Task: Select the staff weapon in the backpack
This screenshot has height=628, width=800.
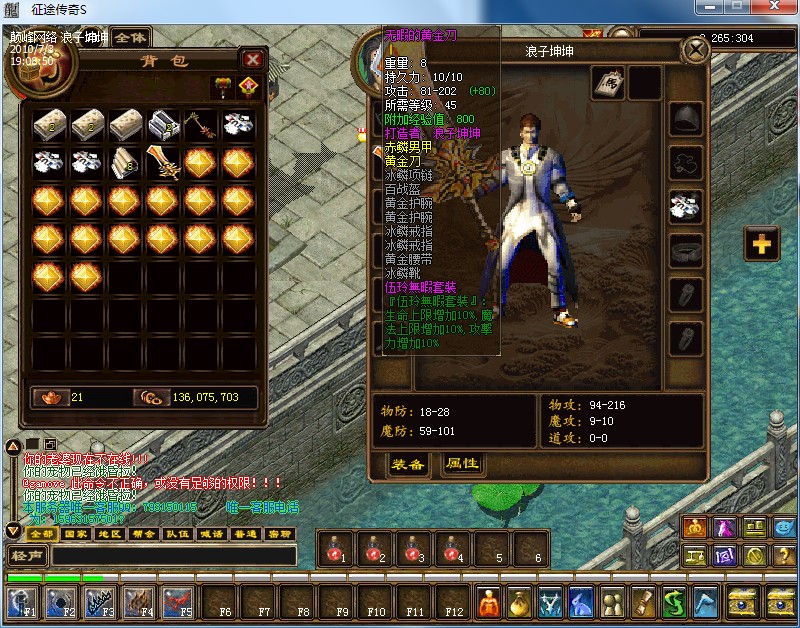Action: (x=201, y=125)
